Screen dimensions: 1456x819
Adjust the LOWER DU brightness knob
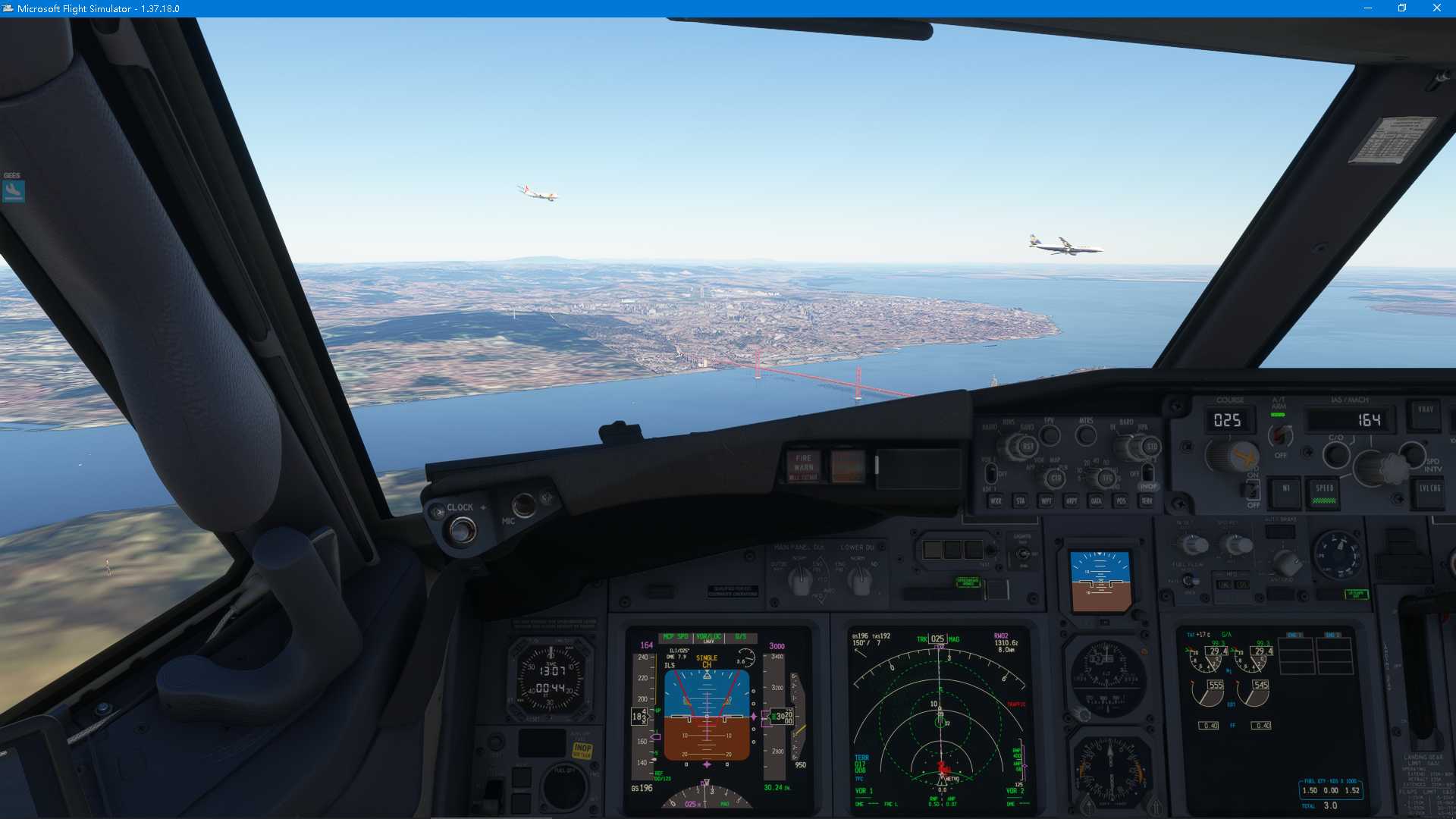[x=860, y=582]
